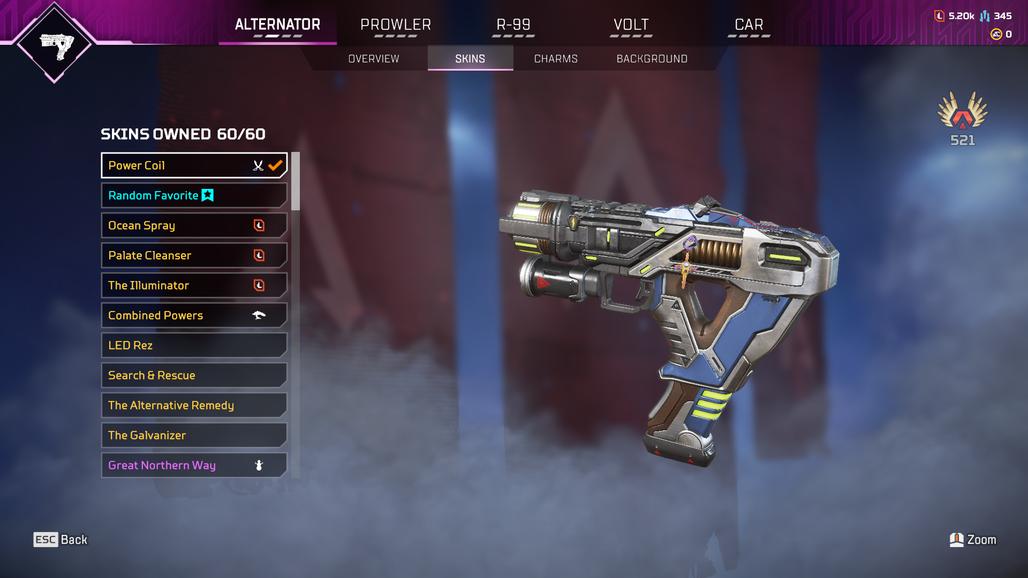Switch to the Background tab
Viewport: 1028px width, 578px height.
point(651,59)
